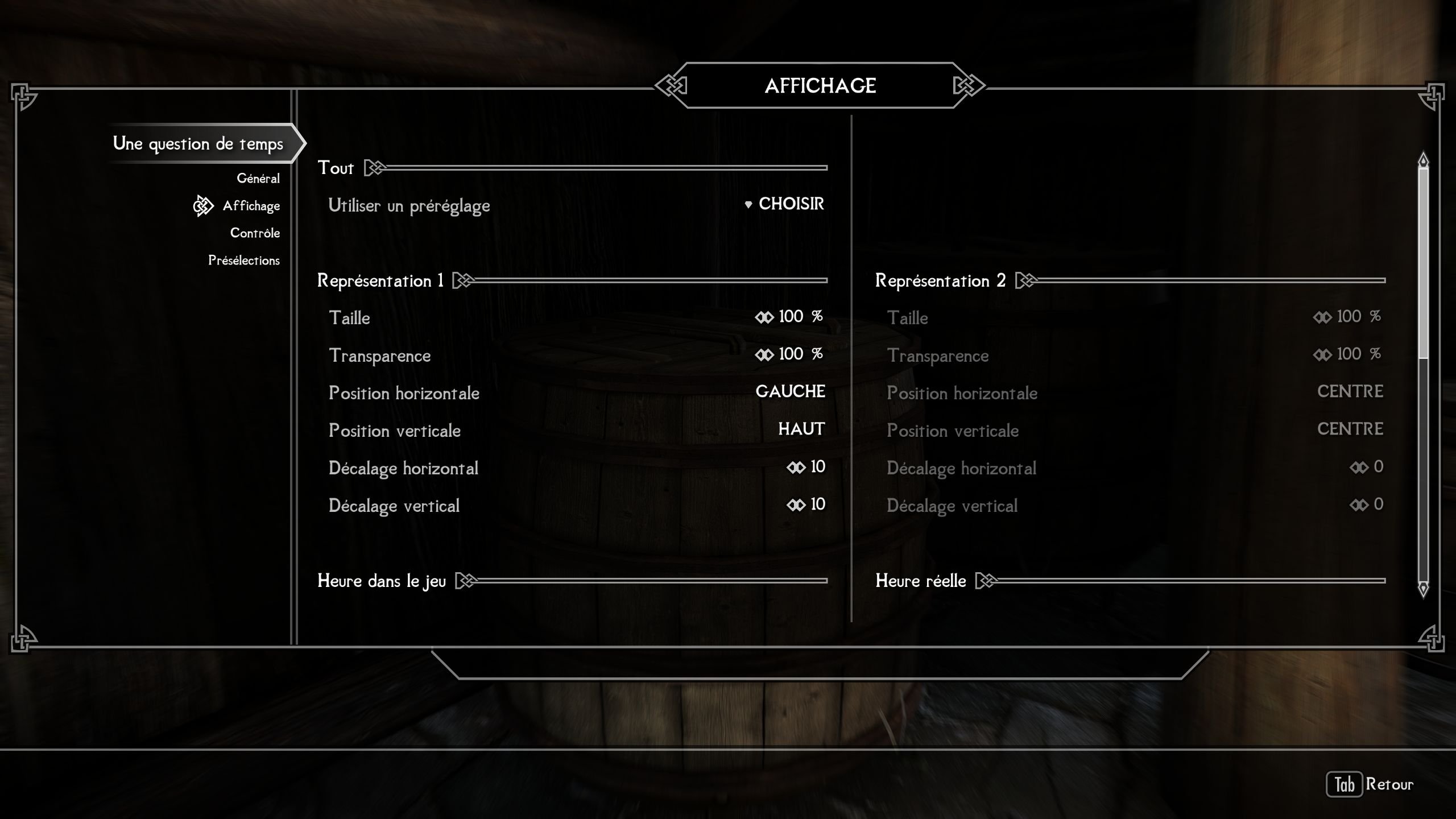Set Représentation 1 Décalage horizontal value
This screenshot has width=1456, height=819.
pos(806,467)
